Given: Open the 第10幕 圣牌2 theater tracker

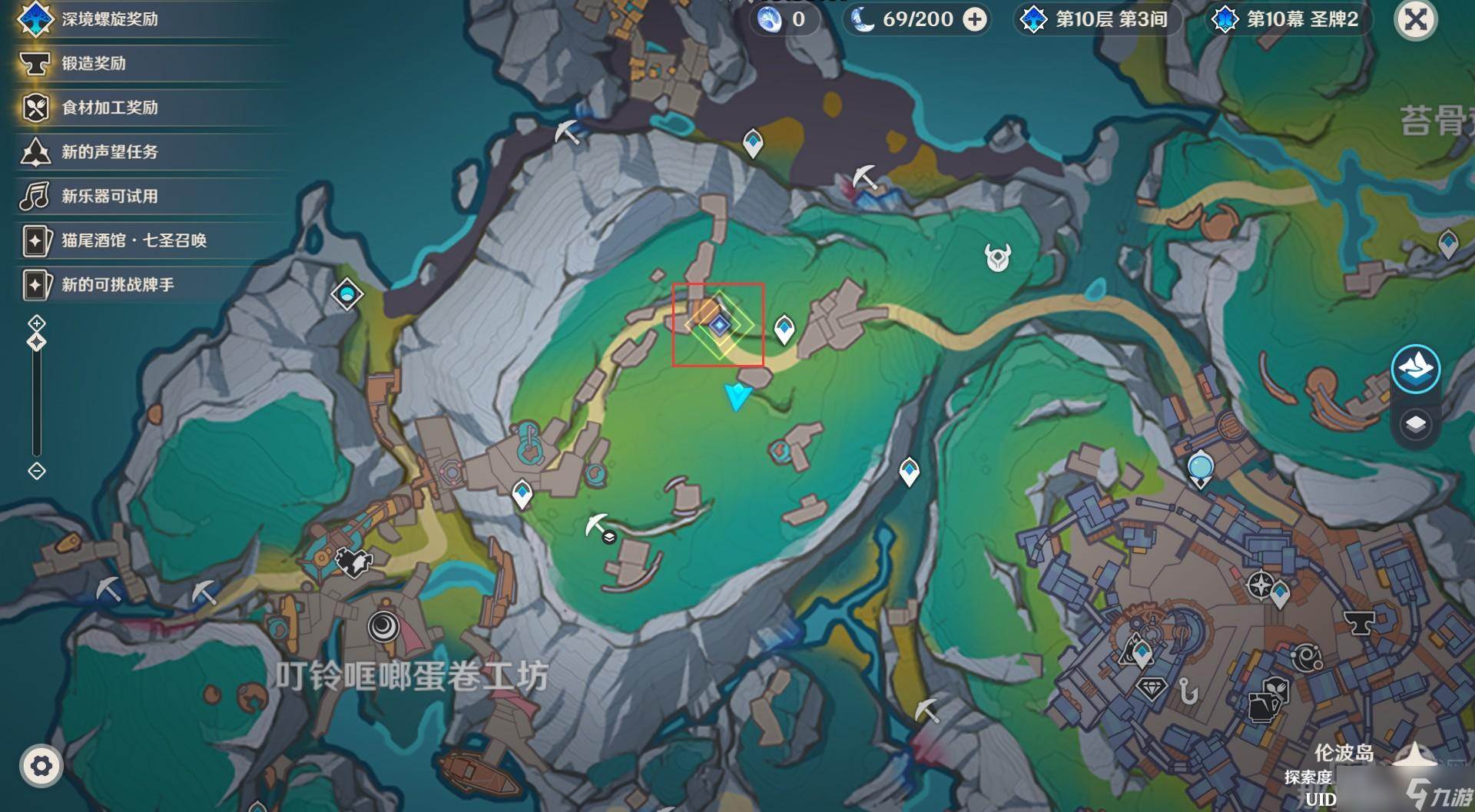Looking at the screenshot, I should [x=1289, y=20].
